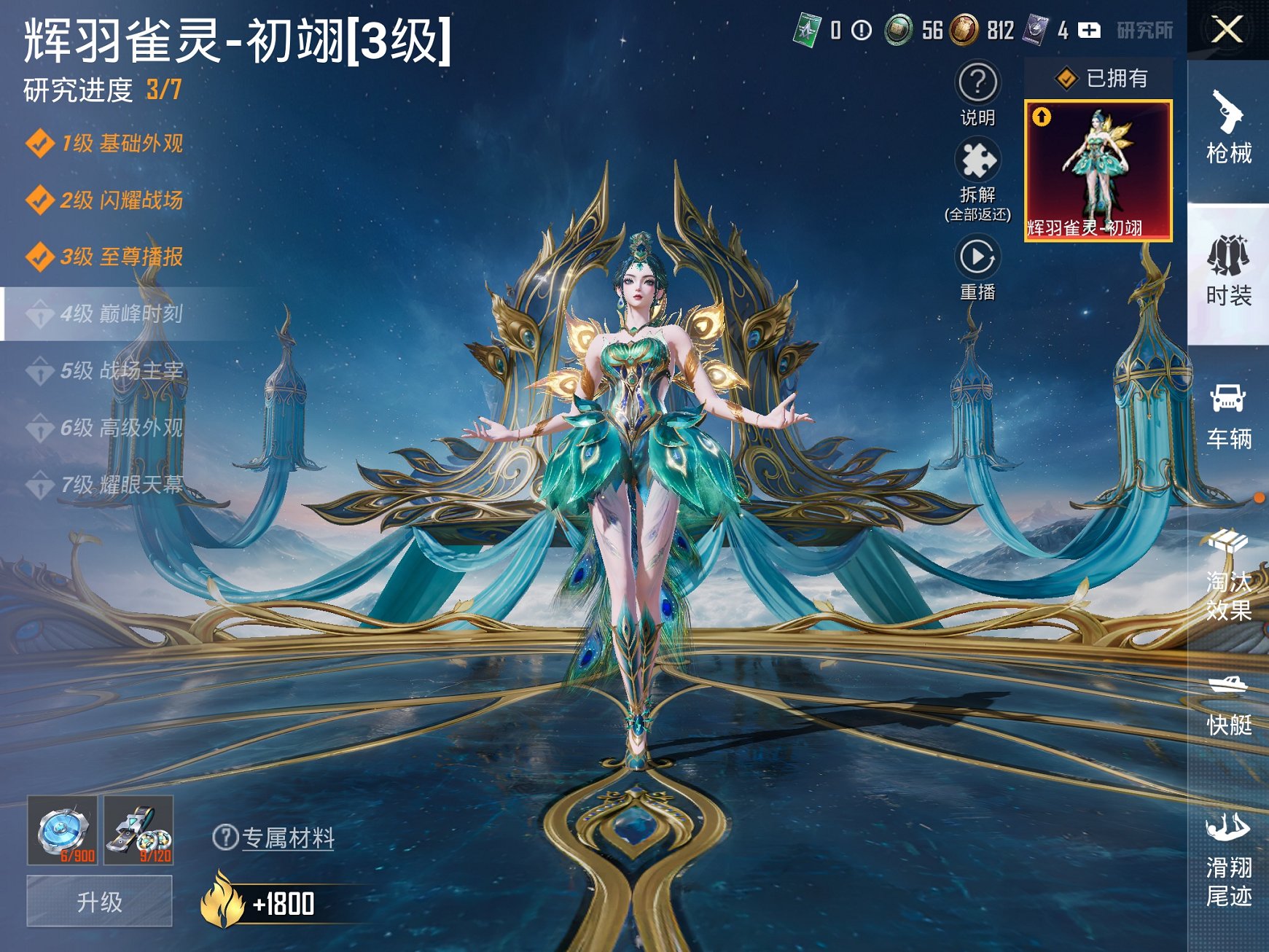Open the 拆解 (dismantle) puzzle icon

pyautogui.click(x=977, y=159)
